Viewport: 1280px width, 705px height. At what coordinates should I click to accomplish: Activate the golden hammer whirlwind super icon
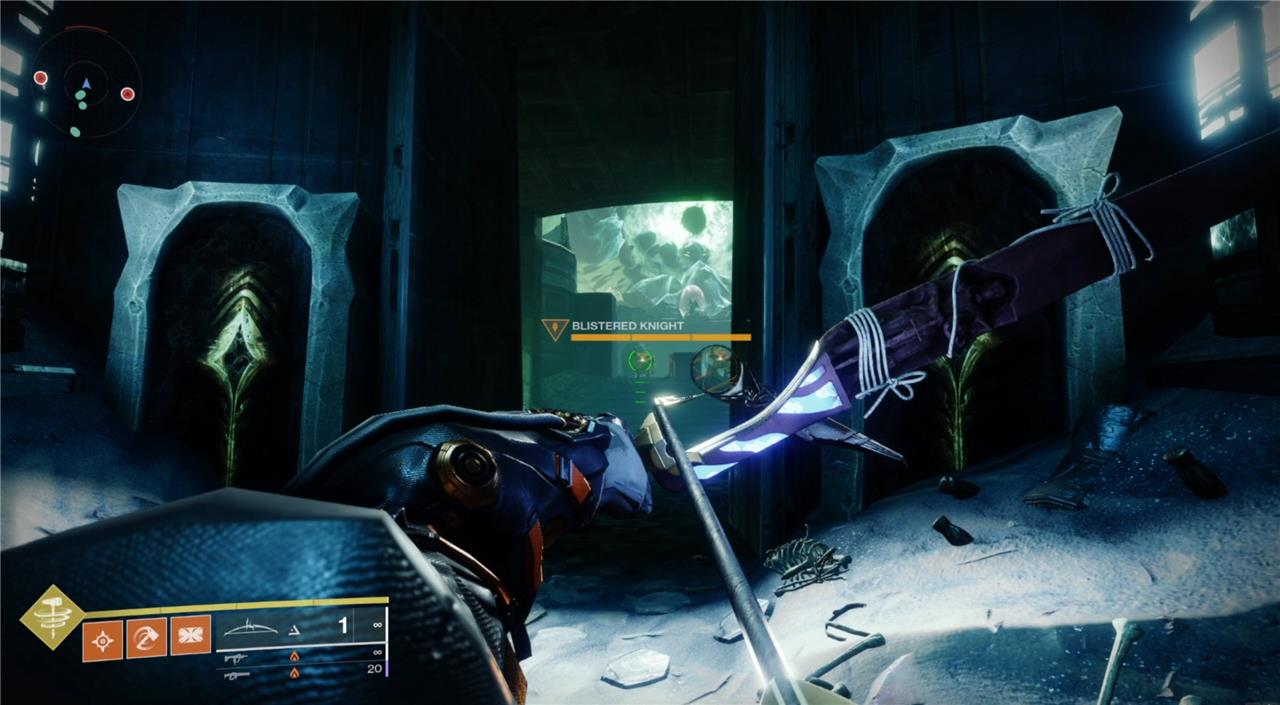coord(51,616)
